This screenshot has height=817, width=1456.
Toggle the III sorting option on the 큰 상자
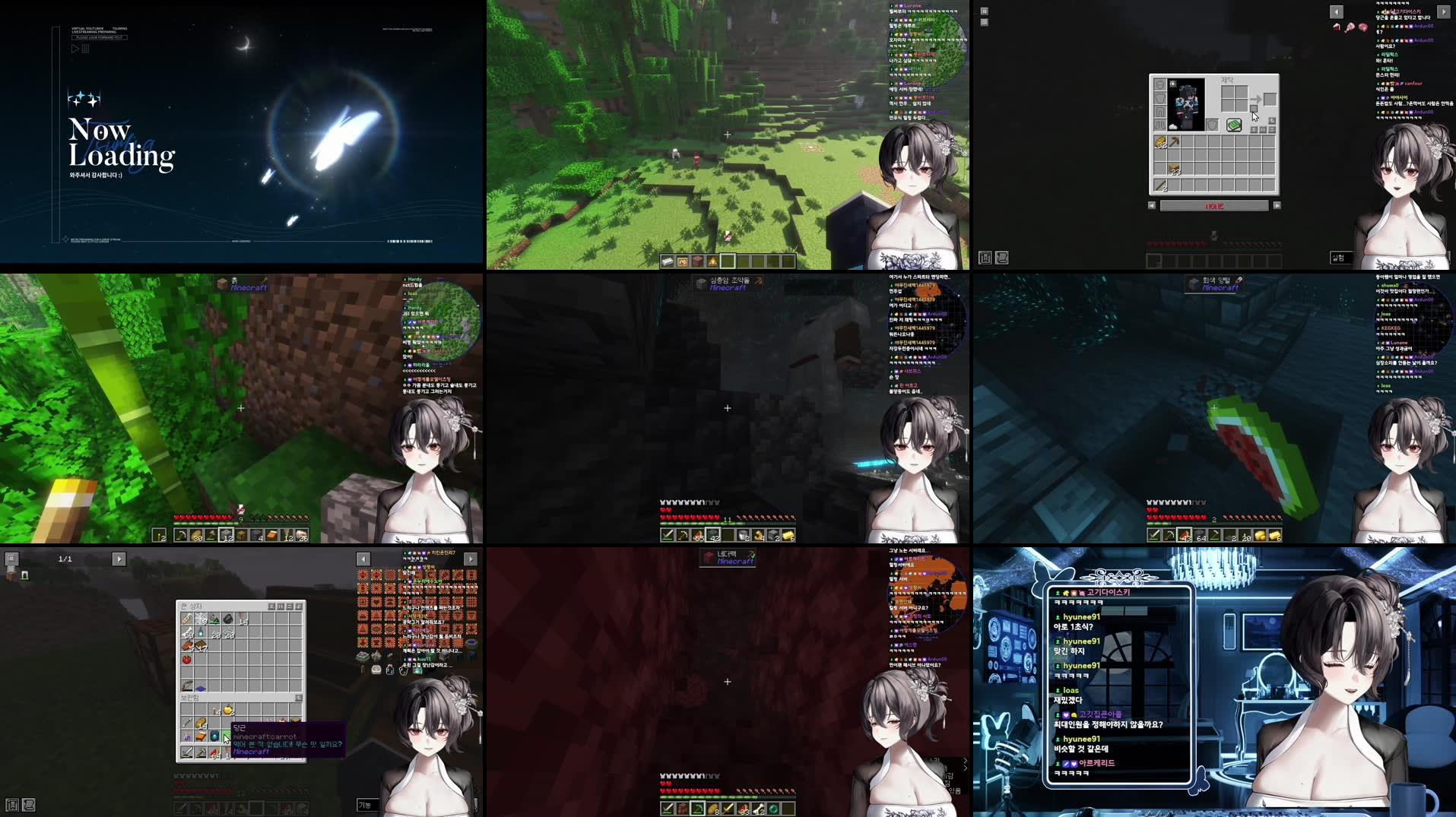(x=280, y=606)
